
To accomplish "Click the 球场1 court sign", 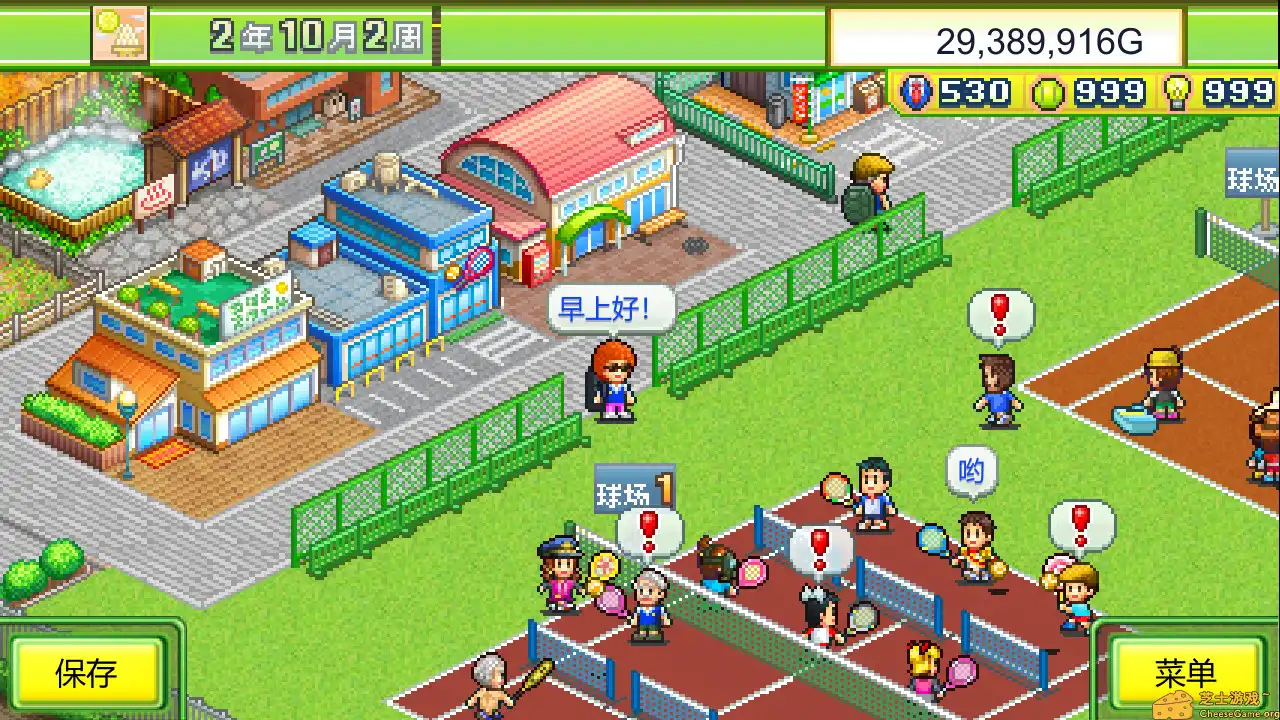I will click(x=633, y=488).
